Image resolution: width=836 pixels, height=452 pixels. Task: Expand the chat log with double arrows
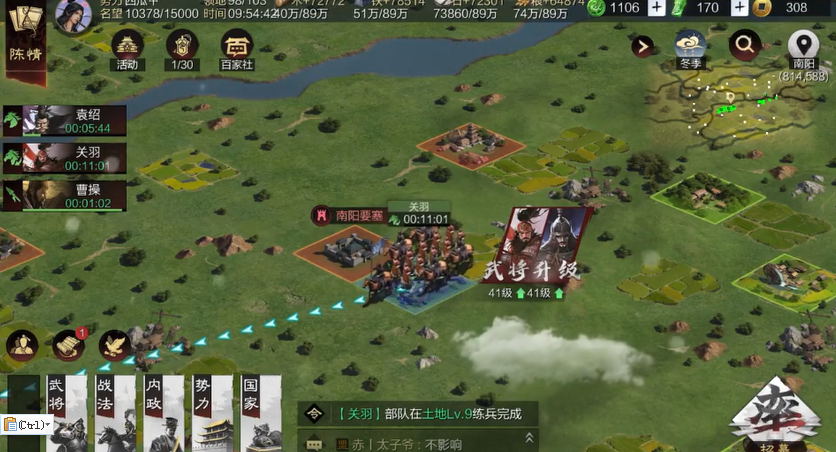[529, 438]
